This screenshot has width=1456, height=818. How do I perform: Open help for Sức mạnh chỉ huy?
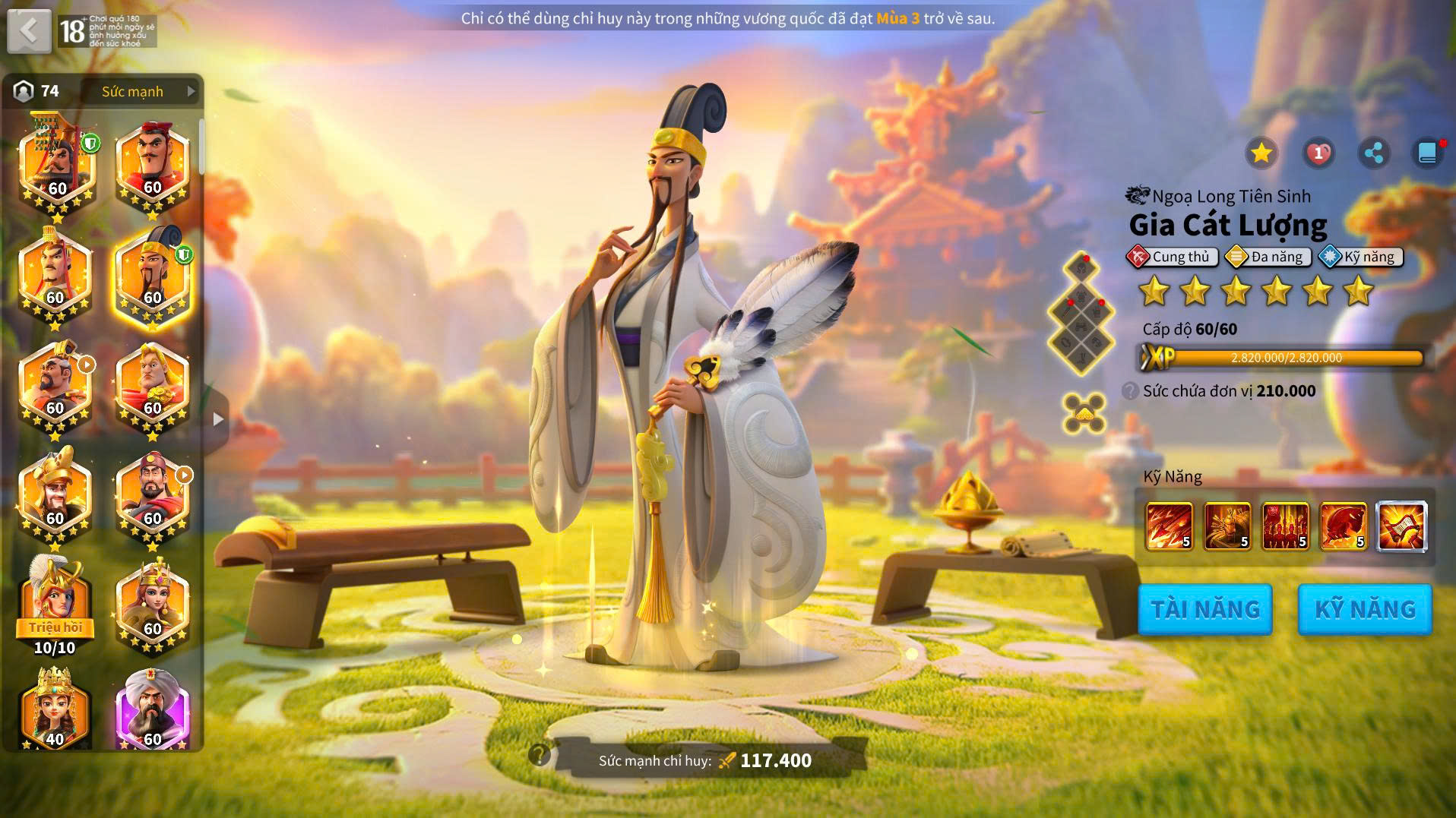coord(540,755)
